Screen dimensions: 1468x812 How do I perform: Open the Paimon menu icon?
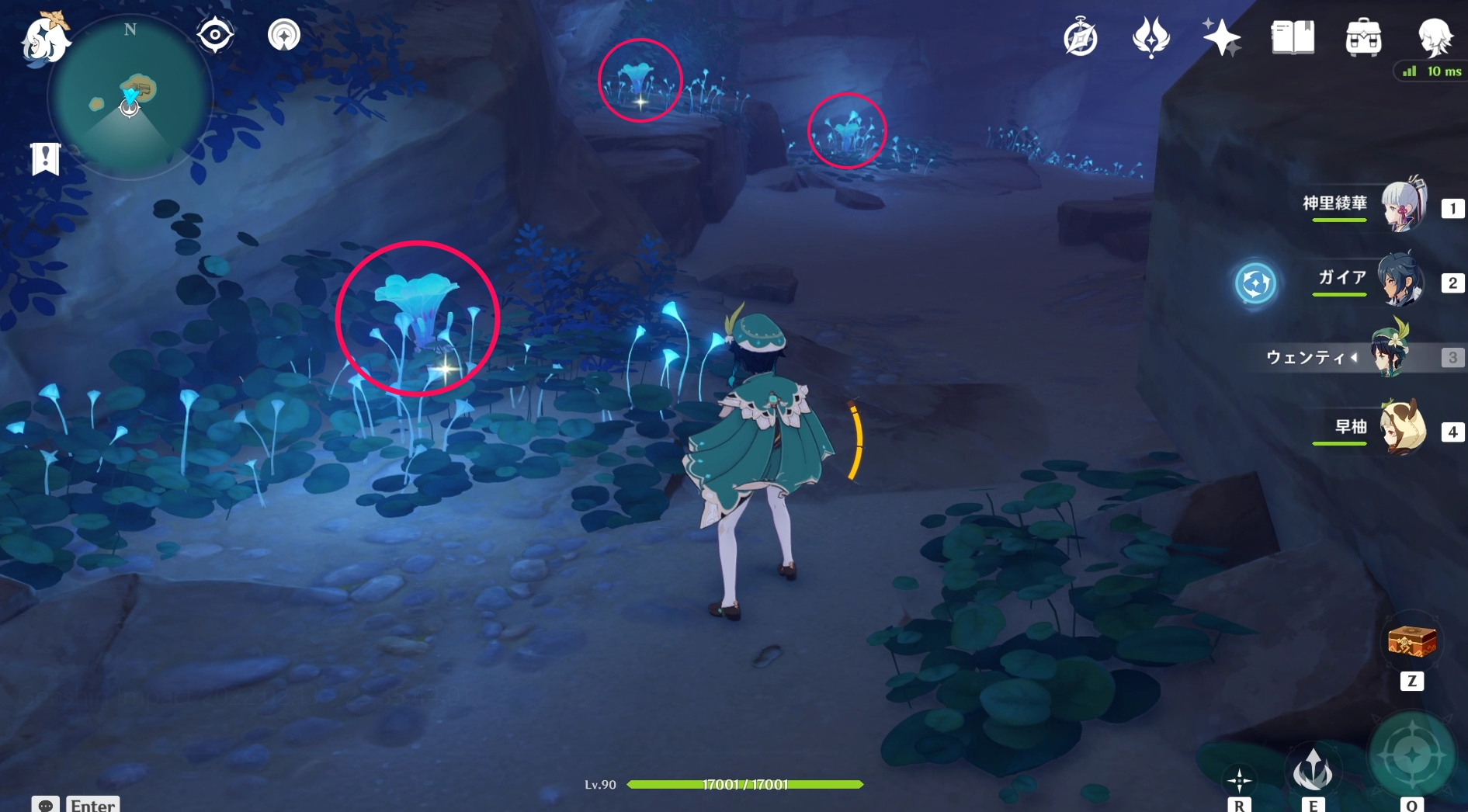[44, 37]
